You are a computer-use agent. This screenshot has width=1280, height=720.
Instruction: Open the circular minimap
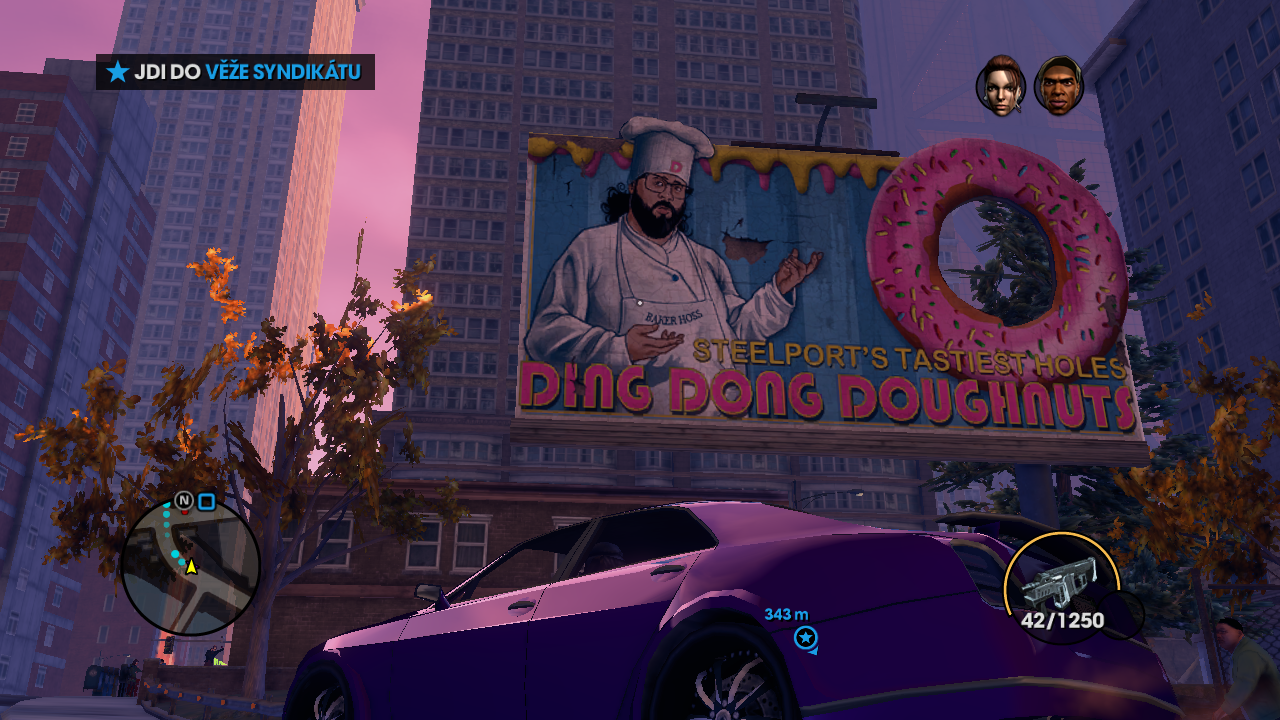click(190, 566)
